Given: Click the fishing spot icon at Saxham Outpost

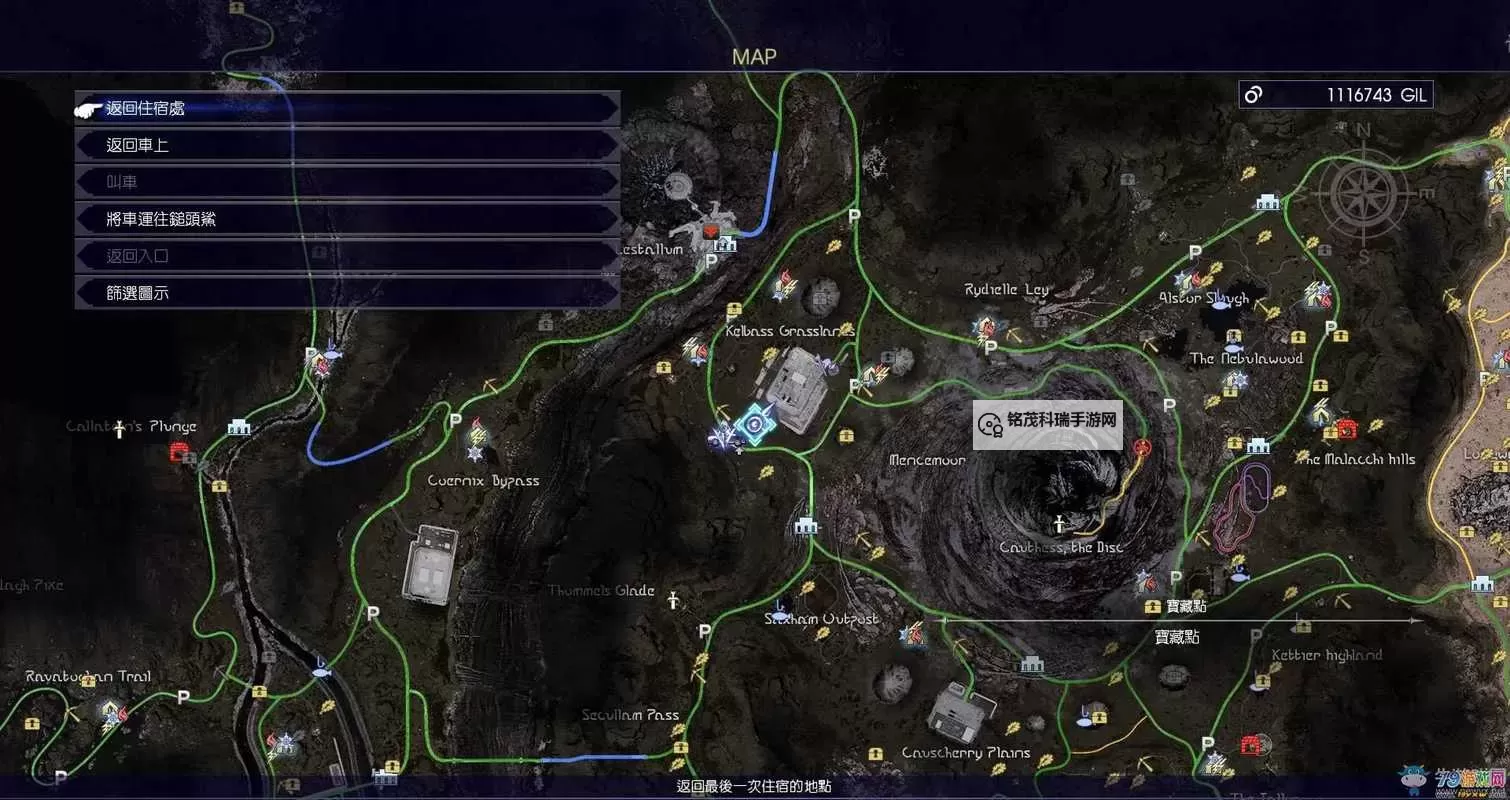Looking at the screenshot, I should [779, 606].
